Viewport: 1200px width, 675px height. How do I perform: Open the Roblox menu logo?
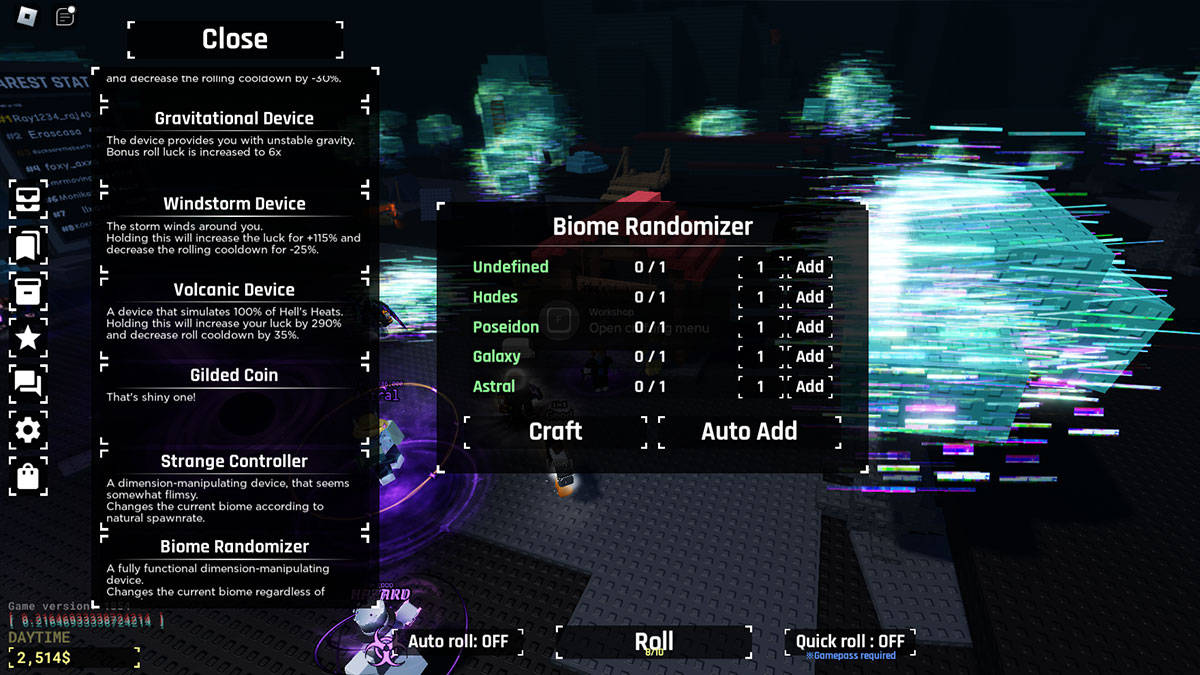coord(27,17)
